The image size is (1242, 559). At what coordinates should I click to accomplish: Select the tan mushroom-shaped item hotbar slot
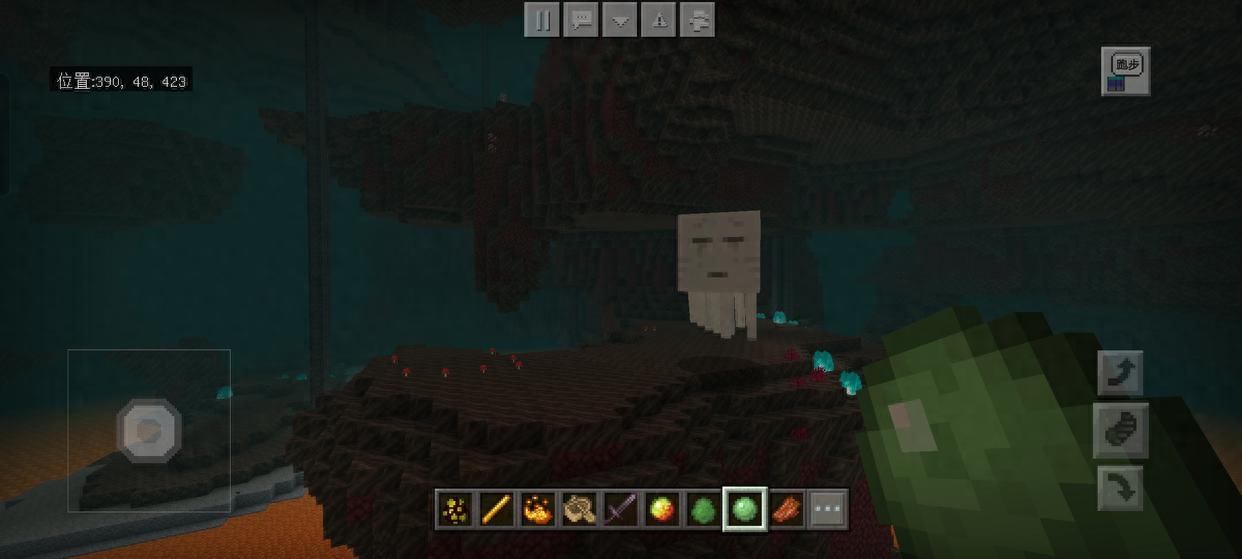tap(579, 510)
